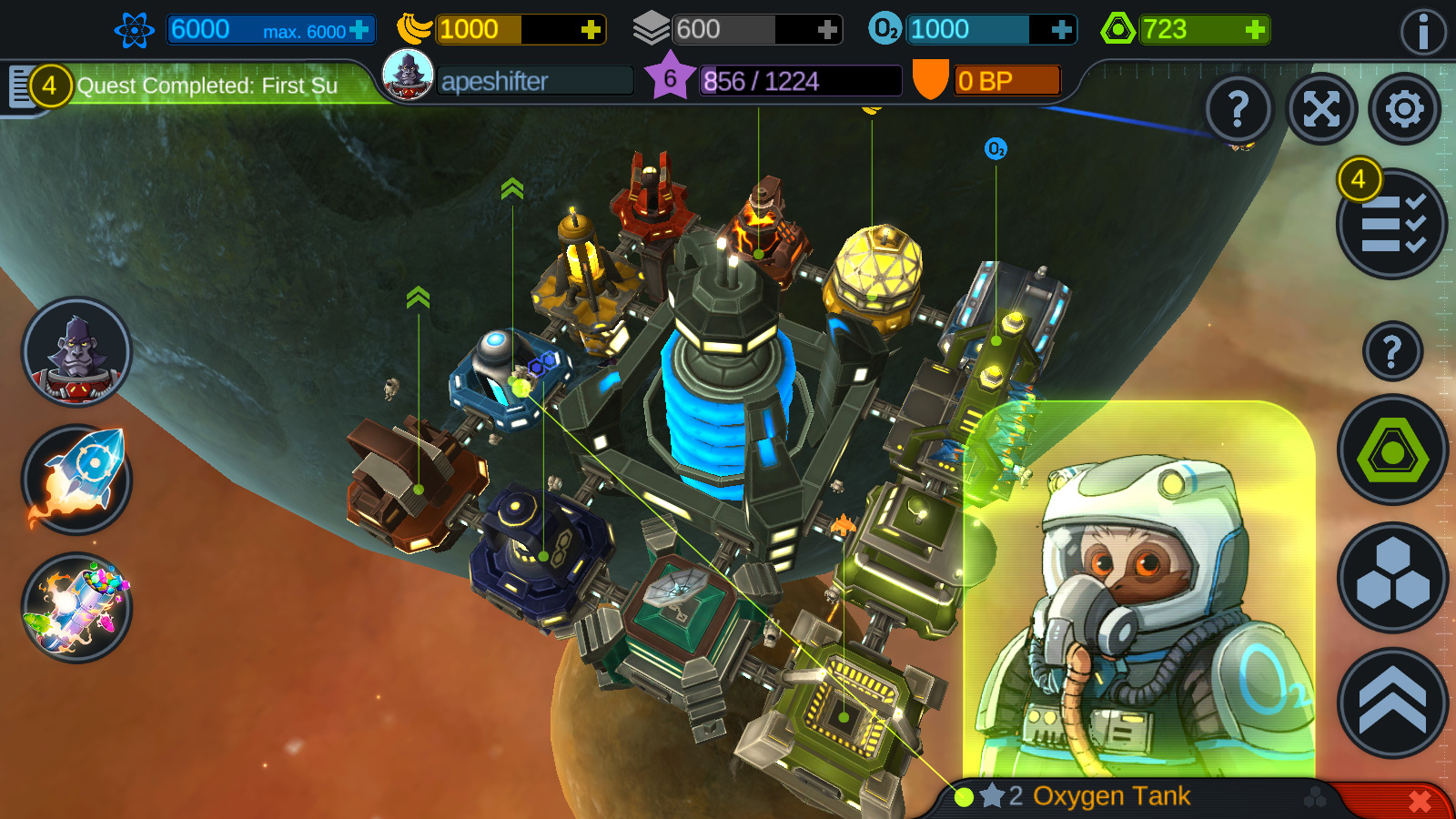This screenshot has height=819, width=1456.
Task: Click the small question mark hint button
Action: click(1392, 350)
